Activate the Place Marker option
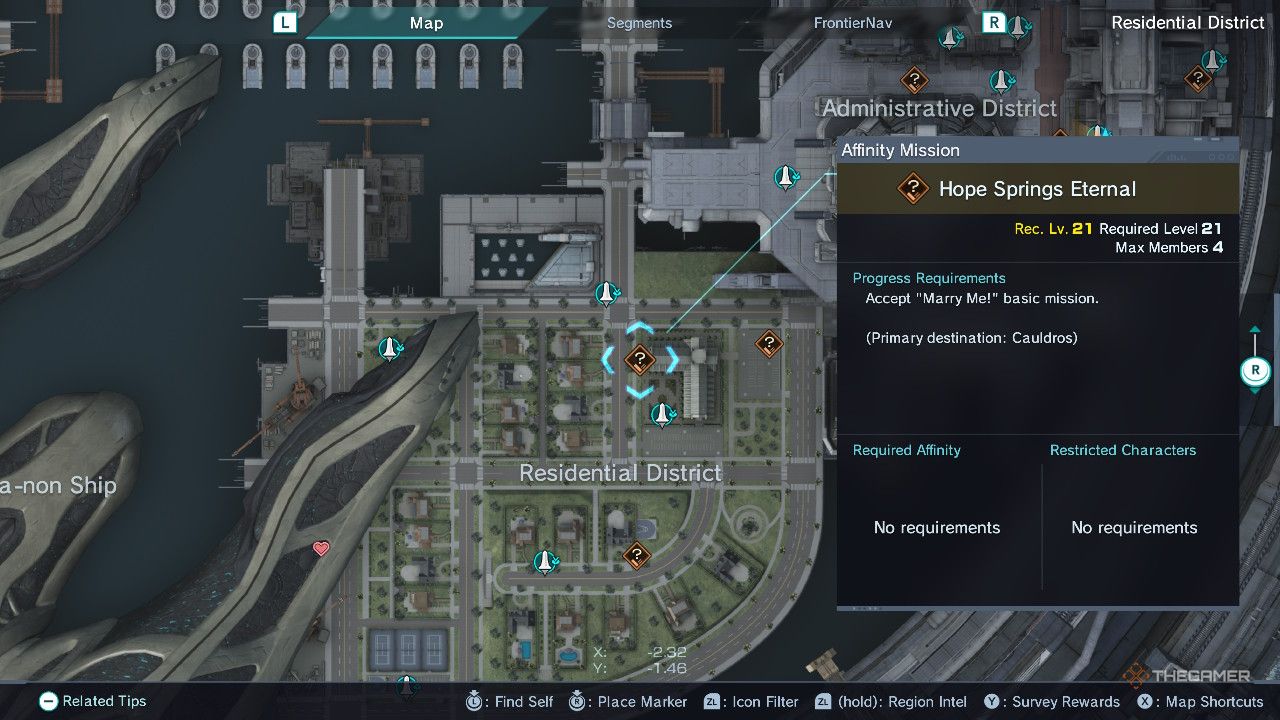 pyautogui.click(x=629, y=701)
